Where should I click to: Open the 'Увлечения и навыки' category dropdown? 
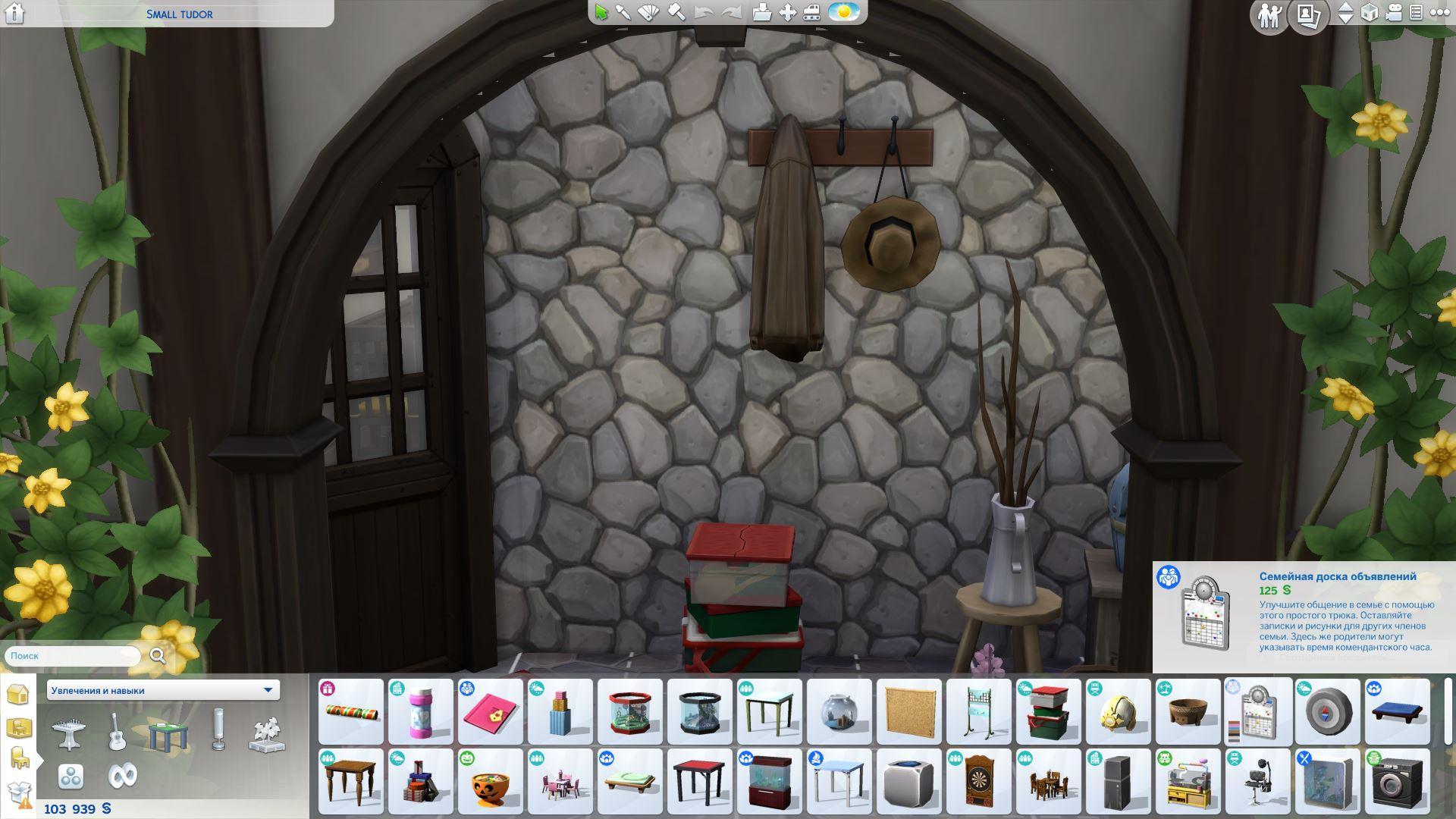[162, 690]
